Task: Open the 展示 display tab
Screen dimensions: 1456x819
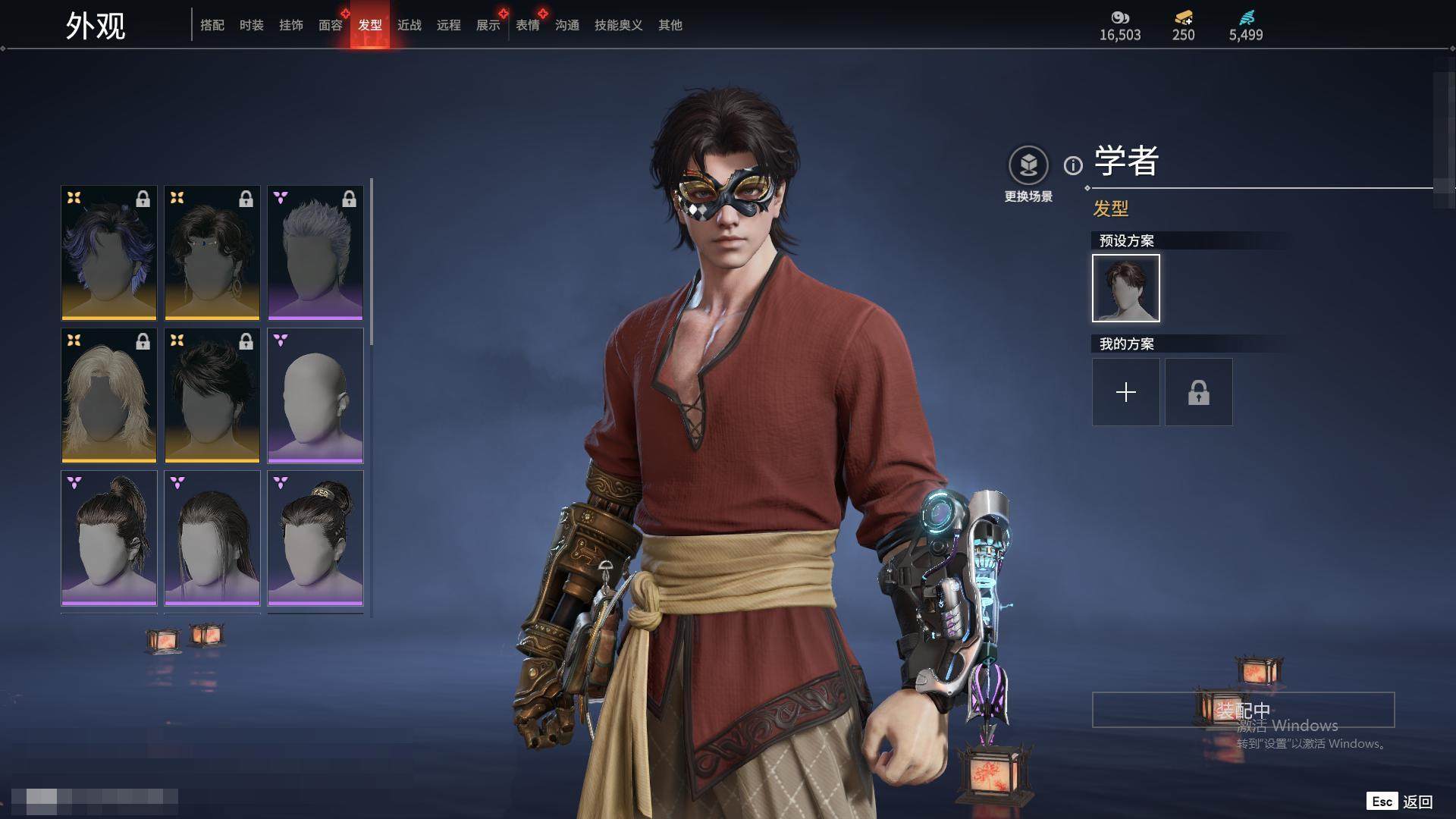Action: click(488, 25)
